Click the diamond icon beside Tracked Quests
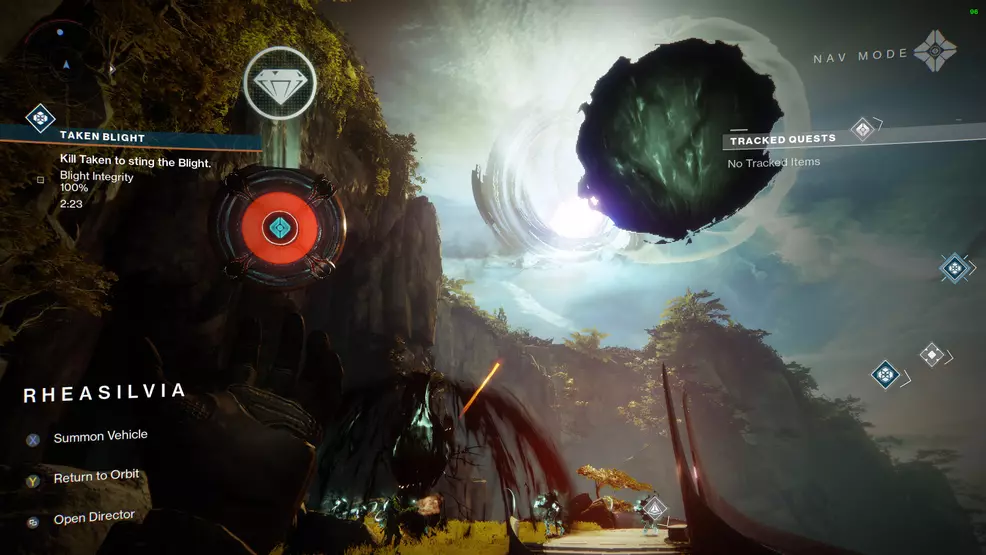Image resolution: width=986 pixels, height=555 pixels. point(862,129)
